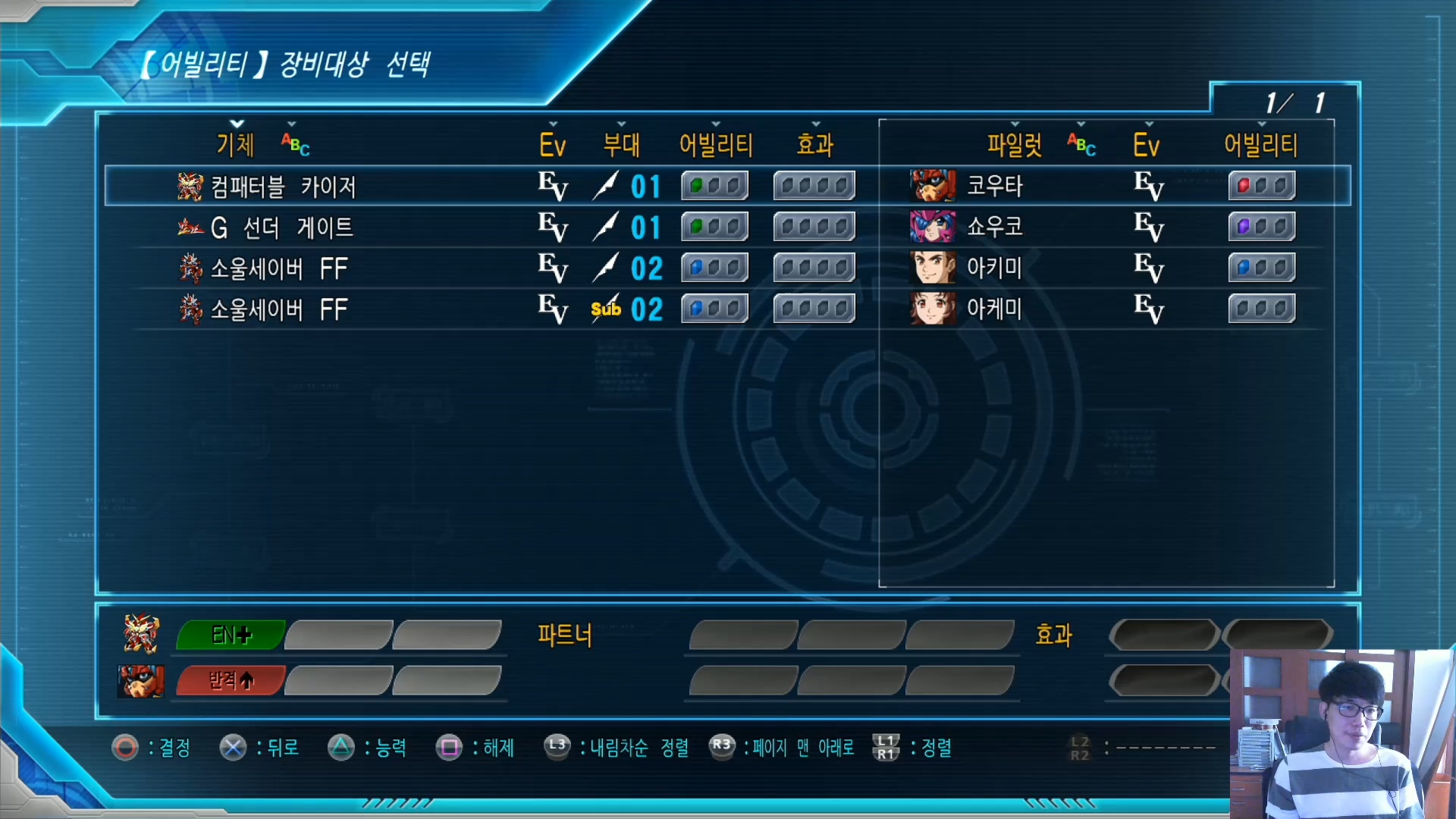Click the green EN+ ability slot
The width and height of the screenshot is (1456, 819).
pos(231,635)
